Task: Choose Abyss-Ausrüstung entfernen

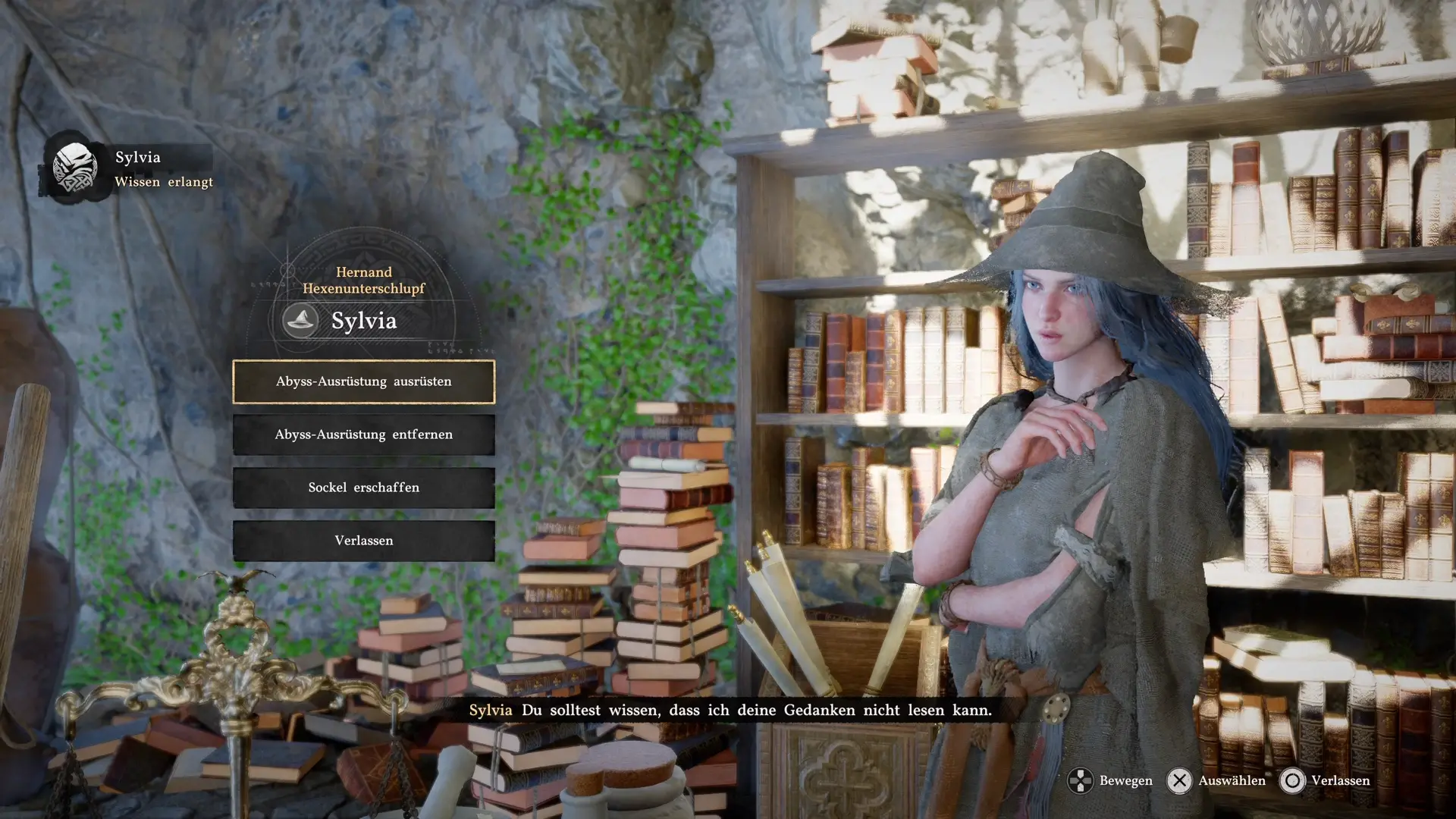Action: point(363,435)
